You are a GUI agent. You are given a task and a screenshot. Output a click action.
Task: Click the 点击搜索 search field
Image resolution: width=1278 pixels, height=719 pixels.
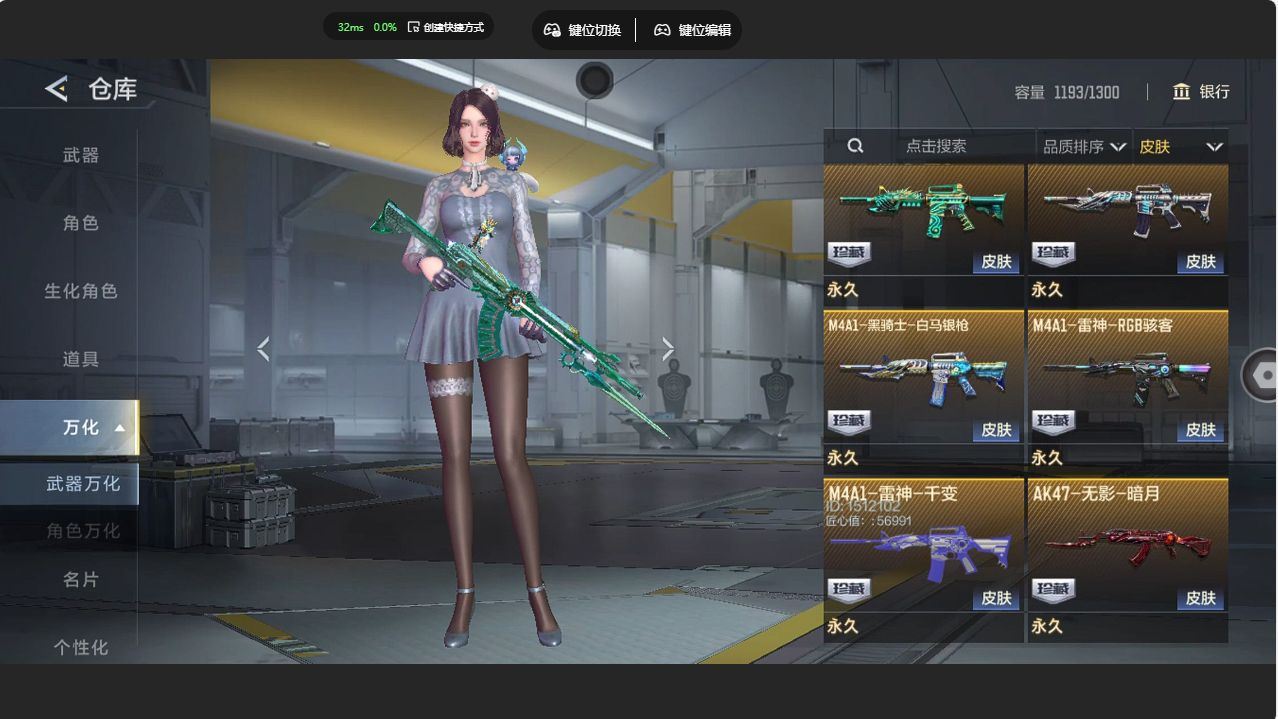[935, 146]
